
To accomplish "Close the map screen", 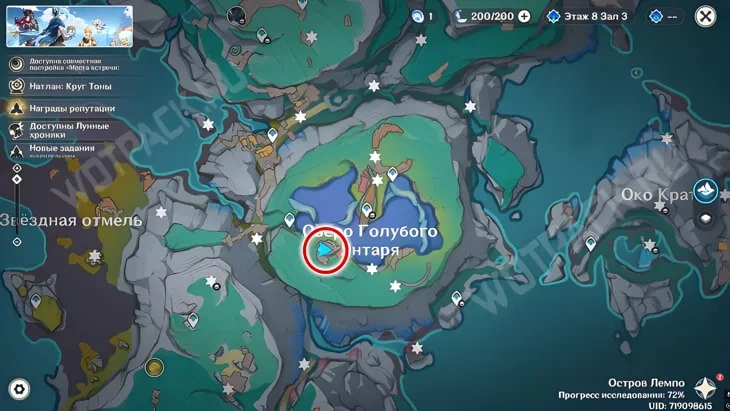I will [x=705, y=16].
